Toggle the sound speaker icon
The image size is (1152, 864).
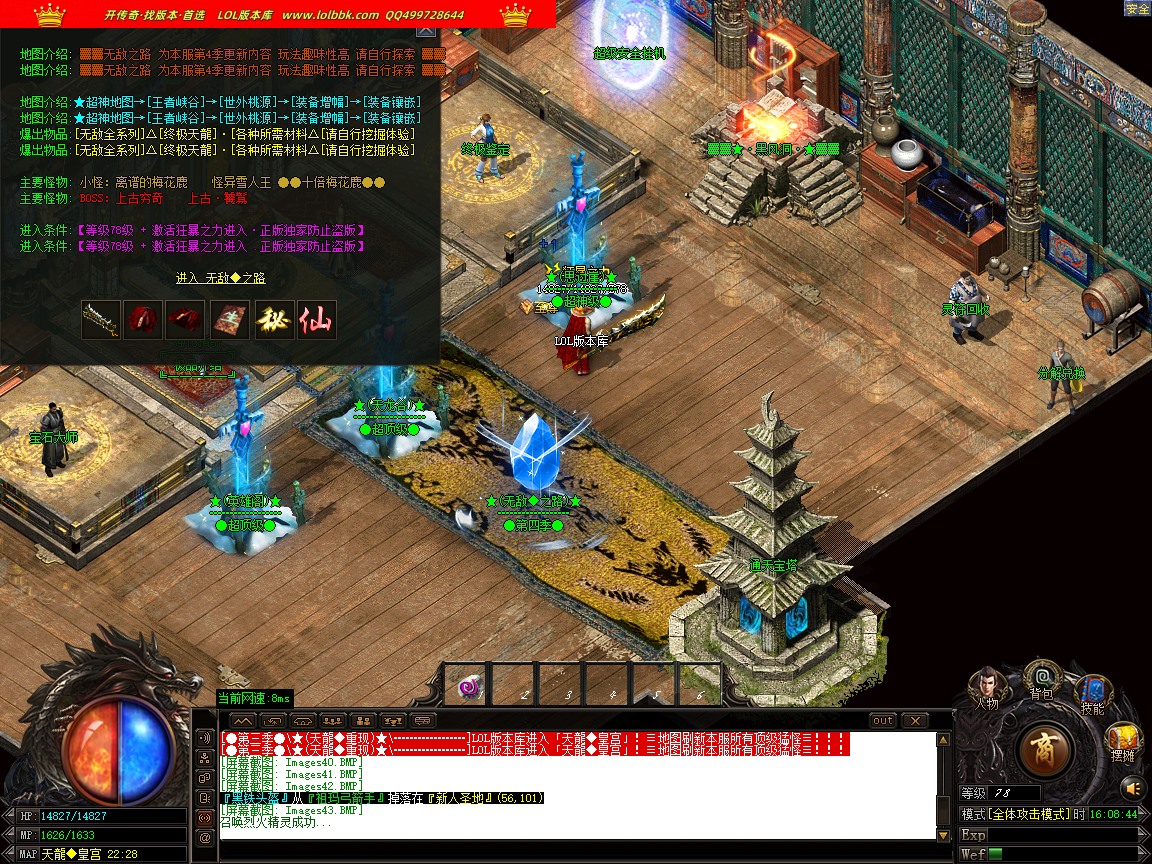tap(1132, 786)
